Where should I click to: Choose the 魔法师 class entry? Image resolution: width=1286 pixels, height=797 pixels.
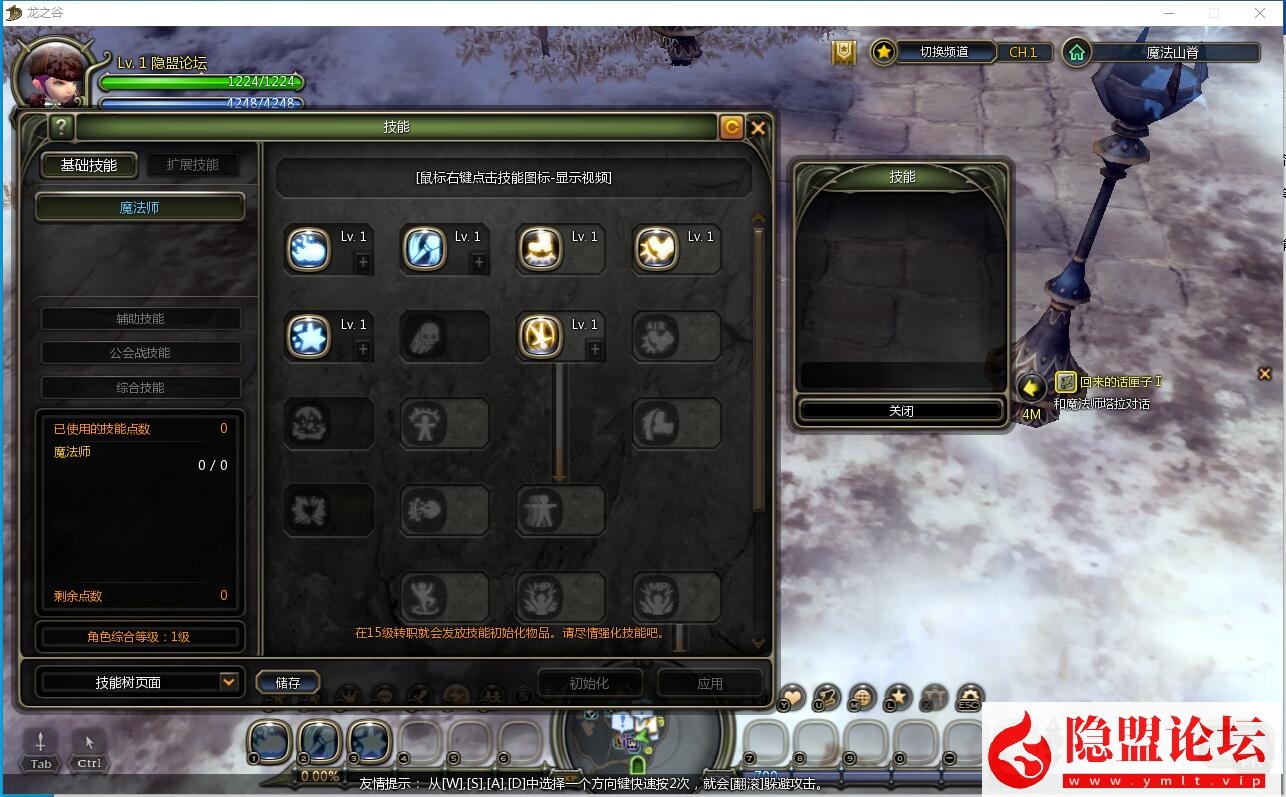tap(140, 208)
